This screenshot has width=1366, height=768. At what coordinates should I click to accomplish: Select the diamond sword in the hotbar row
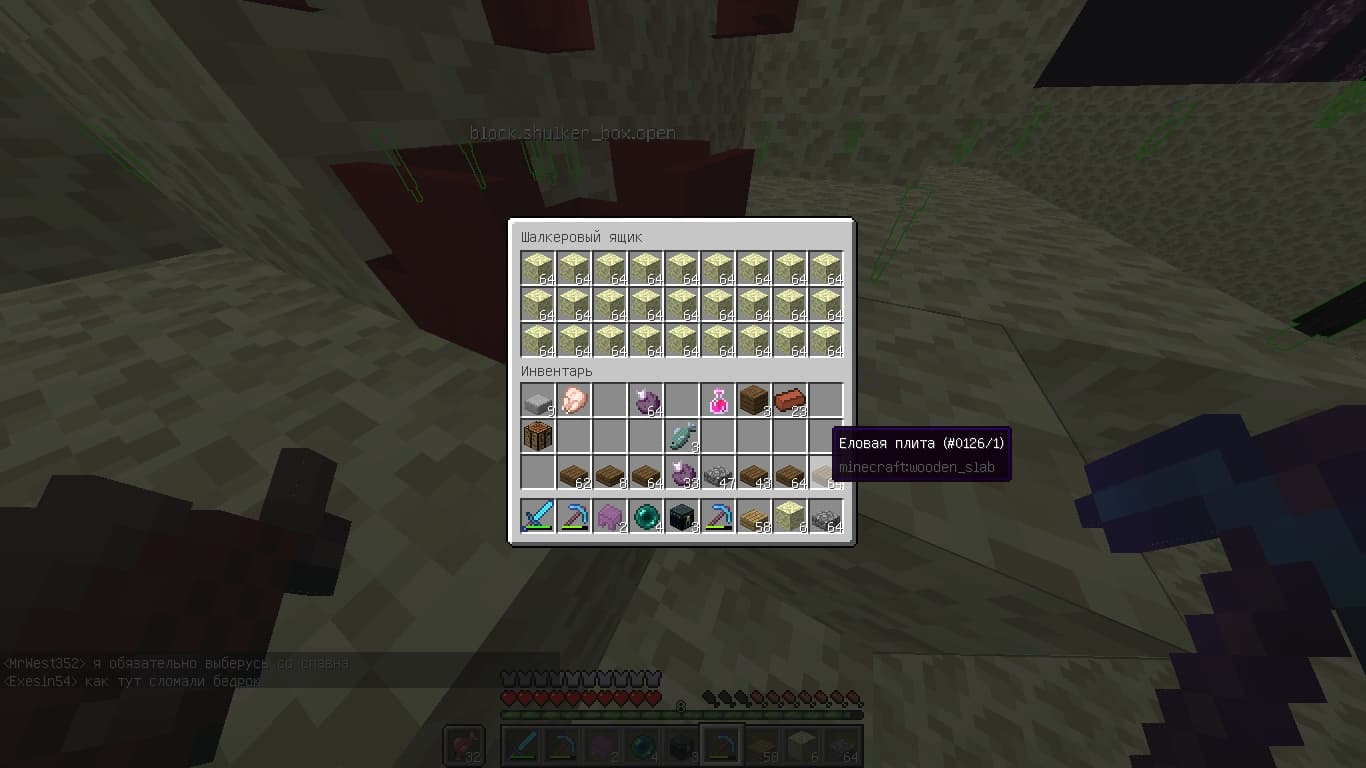pos(537,517)
